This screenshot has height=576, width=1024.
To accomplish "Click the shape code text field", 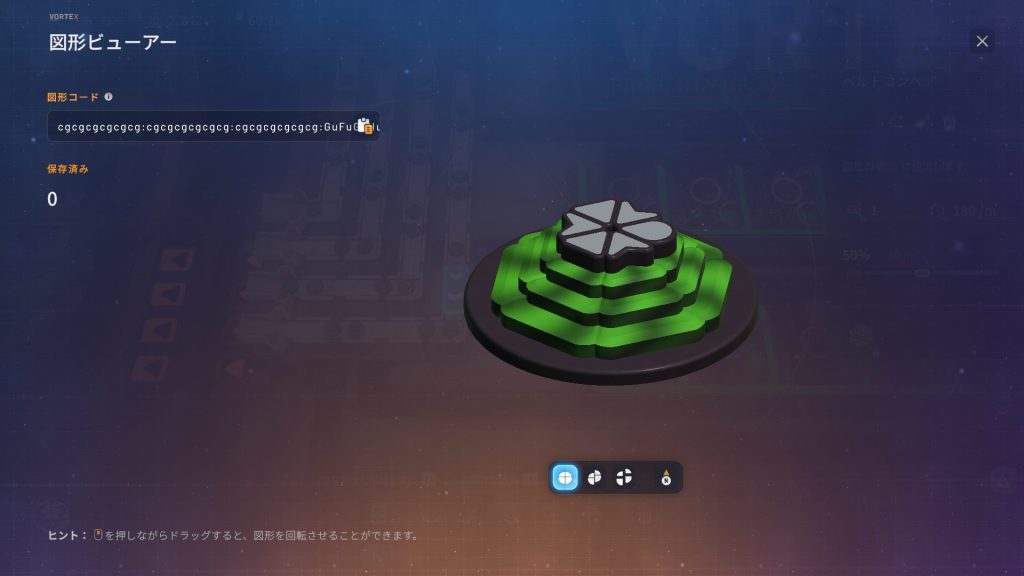I will coord(200,127).
